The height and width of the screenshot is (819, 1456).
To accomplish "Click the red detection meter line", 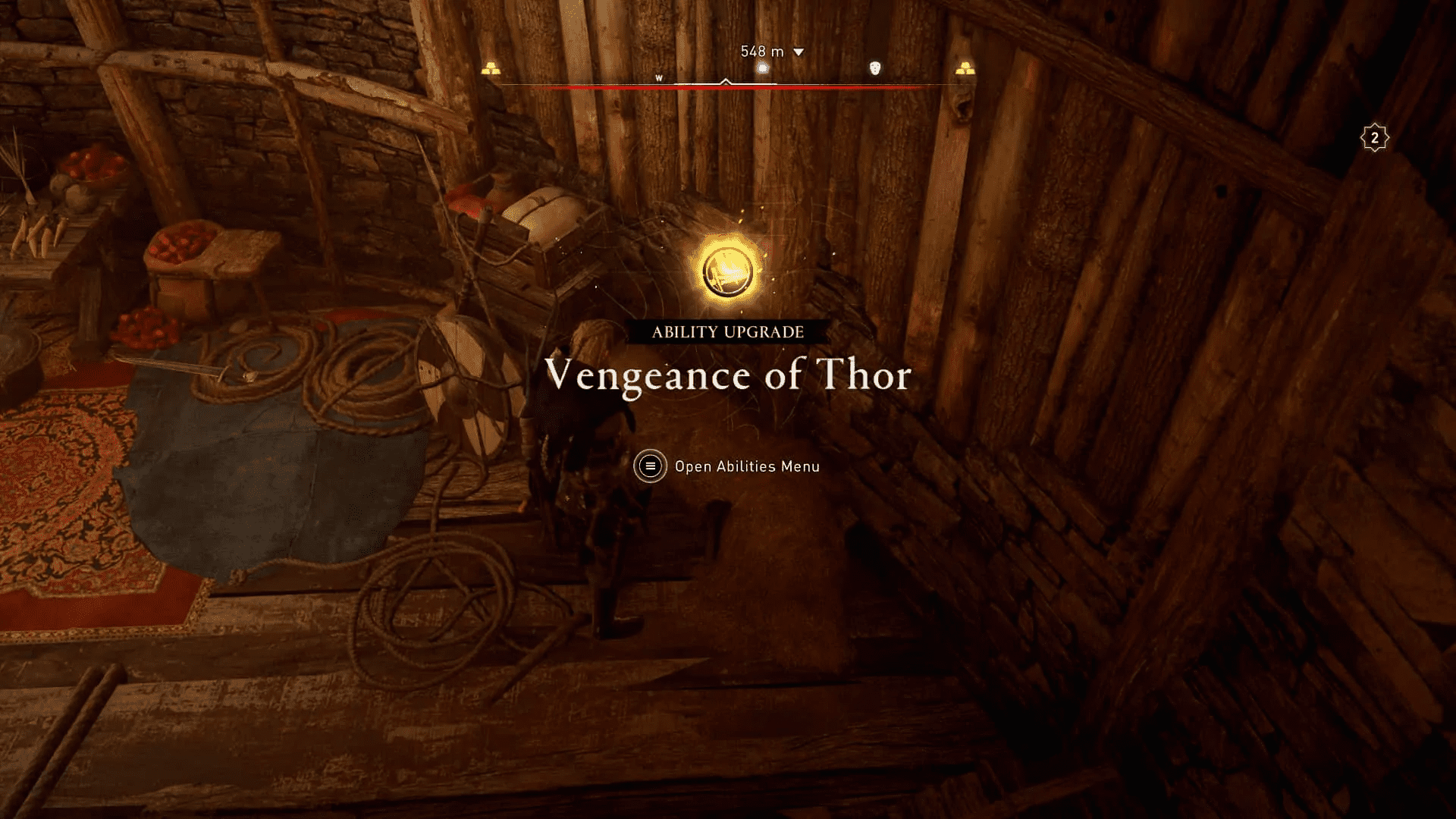I will pyautogui.click(x=728, y=88).
